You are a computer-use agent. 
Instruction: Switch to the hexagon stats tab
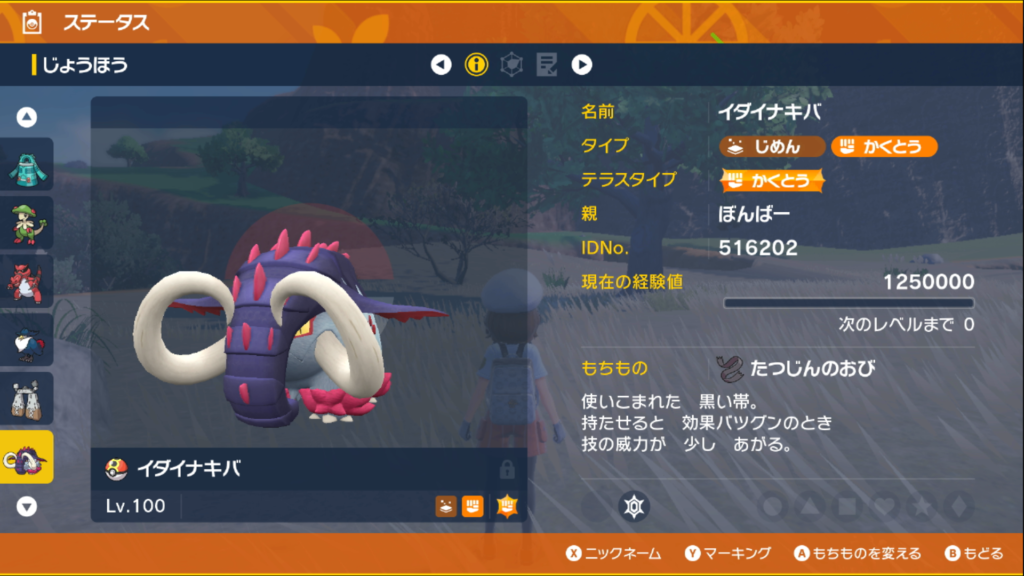coord(511,65)
